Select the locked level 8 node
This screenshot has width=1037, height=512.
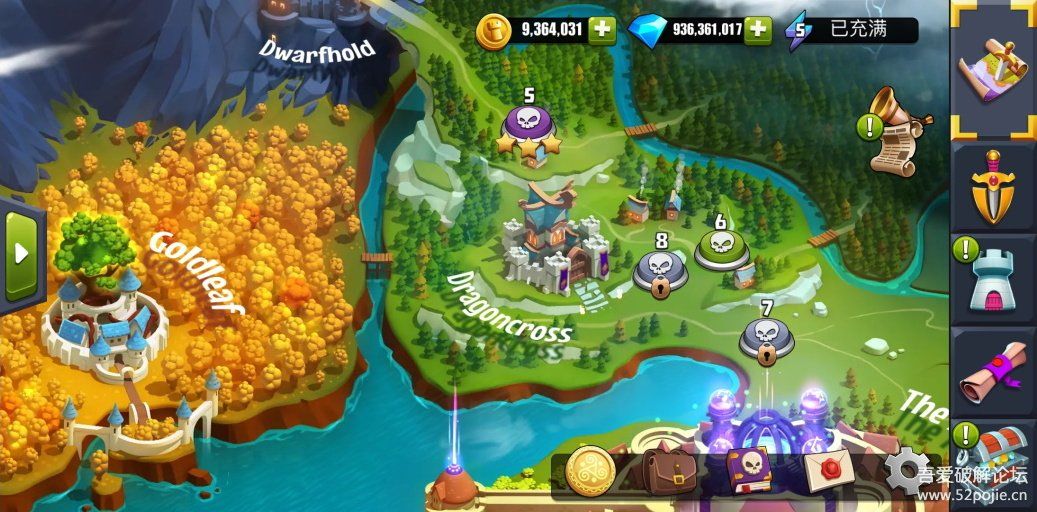click(x=659, y=269)
